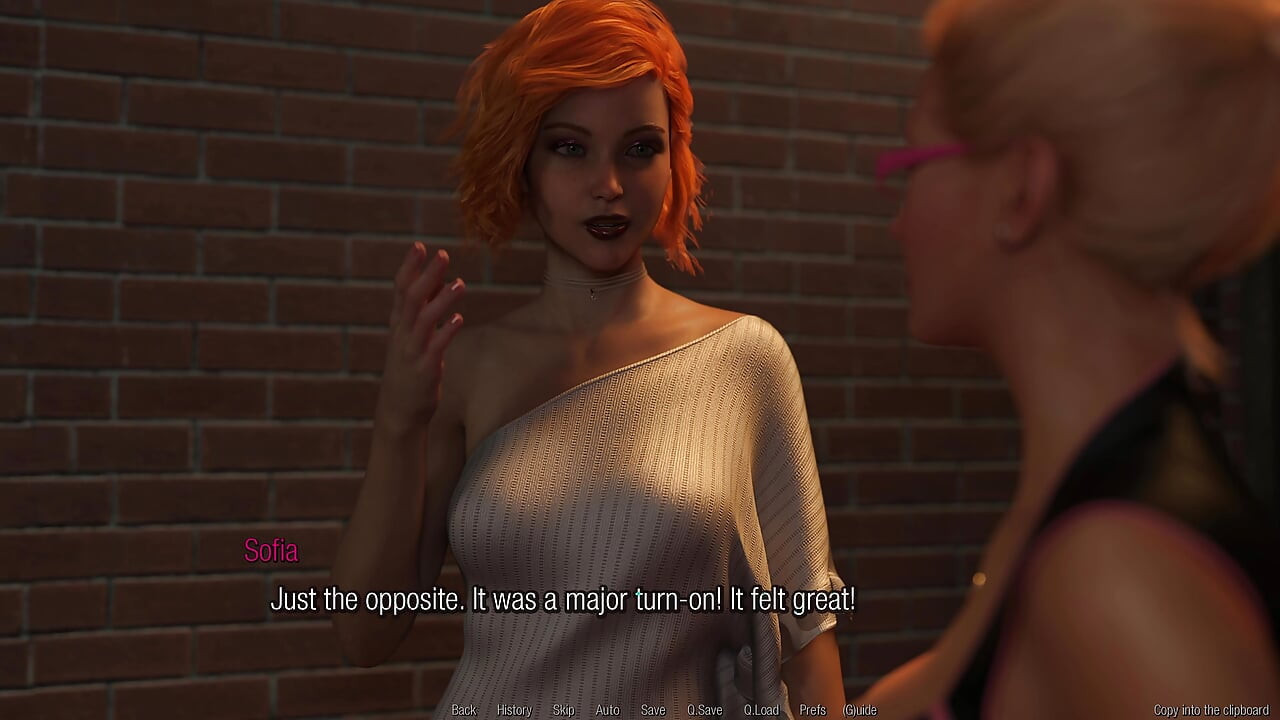1280x720 pixels.
Task: Go back to the previous dialogue line
Action: [x=464, y=710]
